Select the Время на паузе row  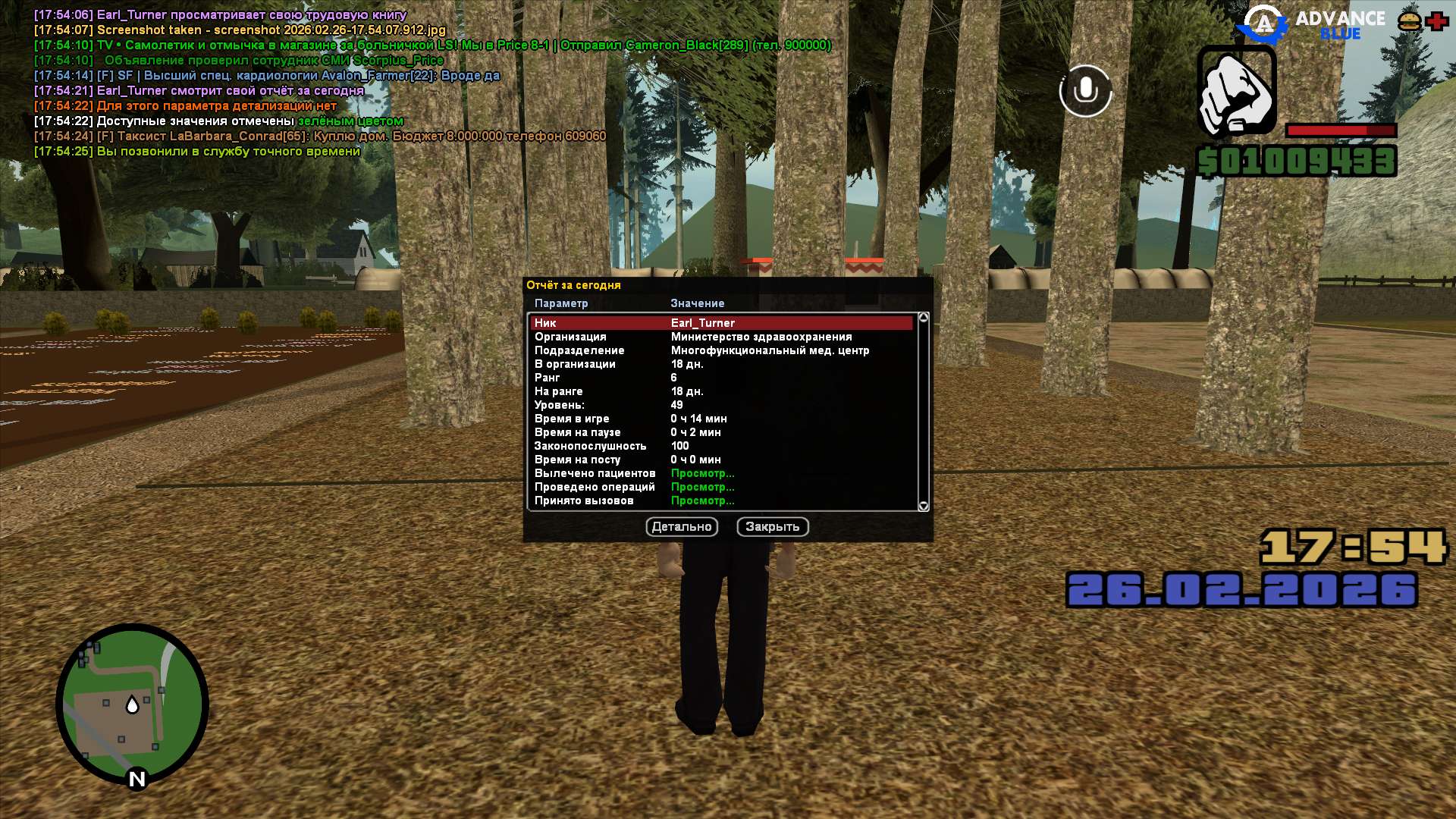pos(720,432)
